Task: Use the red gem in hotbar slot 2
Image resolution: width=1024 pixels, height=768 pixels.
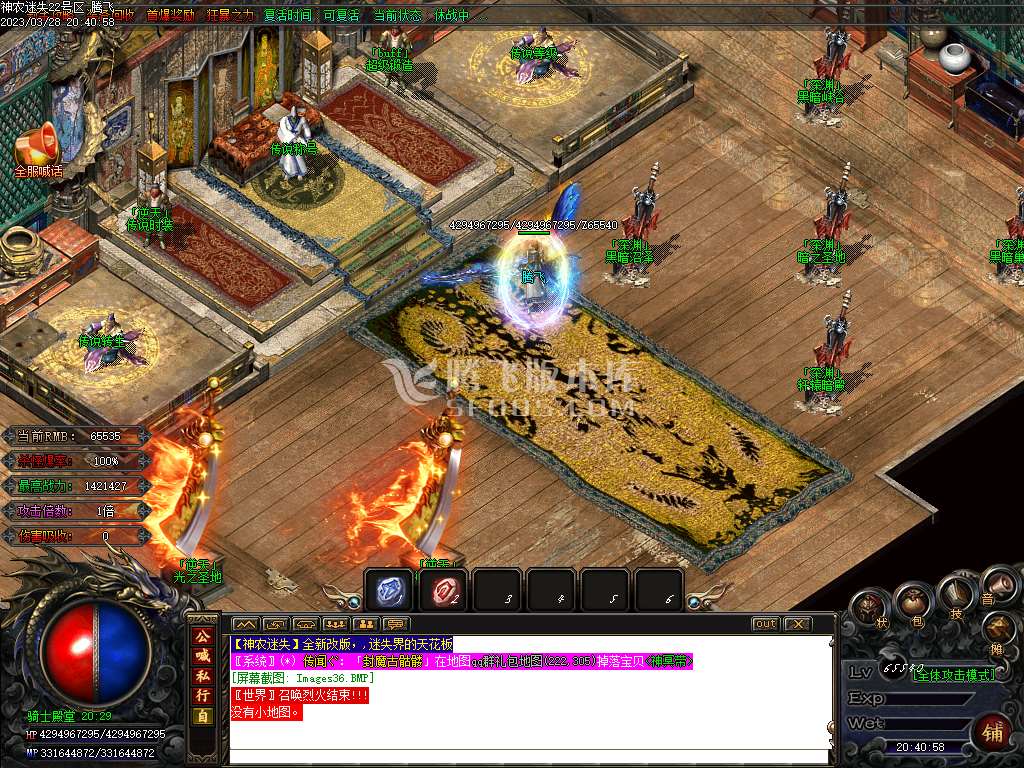Action: click(x=442, y=592)
